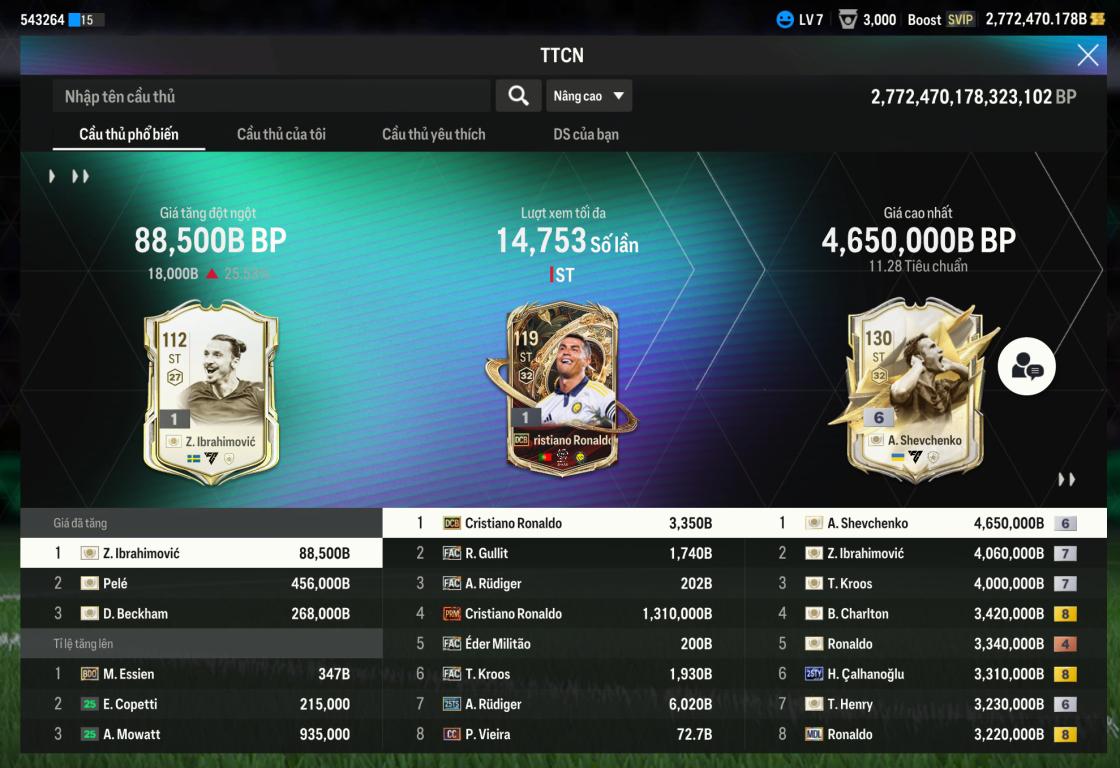Close the TTCN window
Image resolution: width=1120 pixels, height=768 pixels.
(x=1087, y=55)
